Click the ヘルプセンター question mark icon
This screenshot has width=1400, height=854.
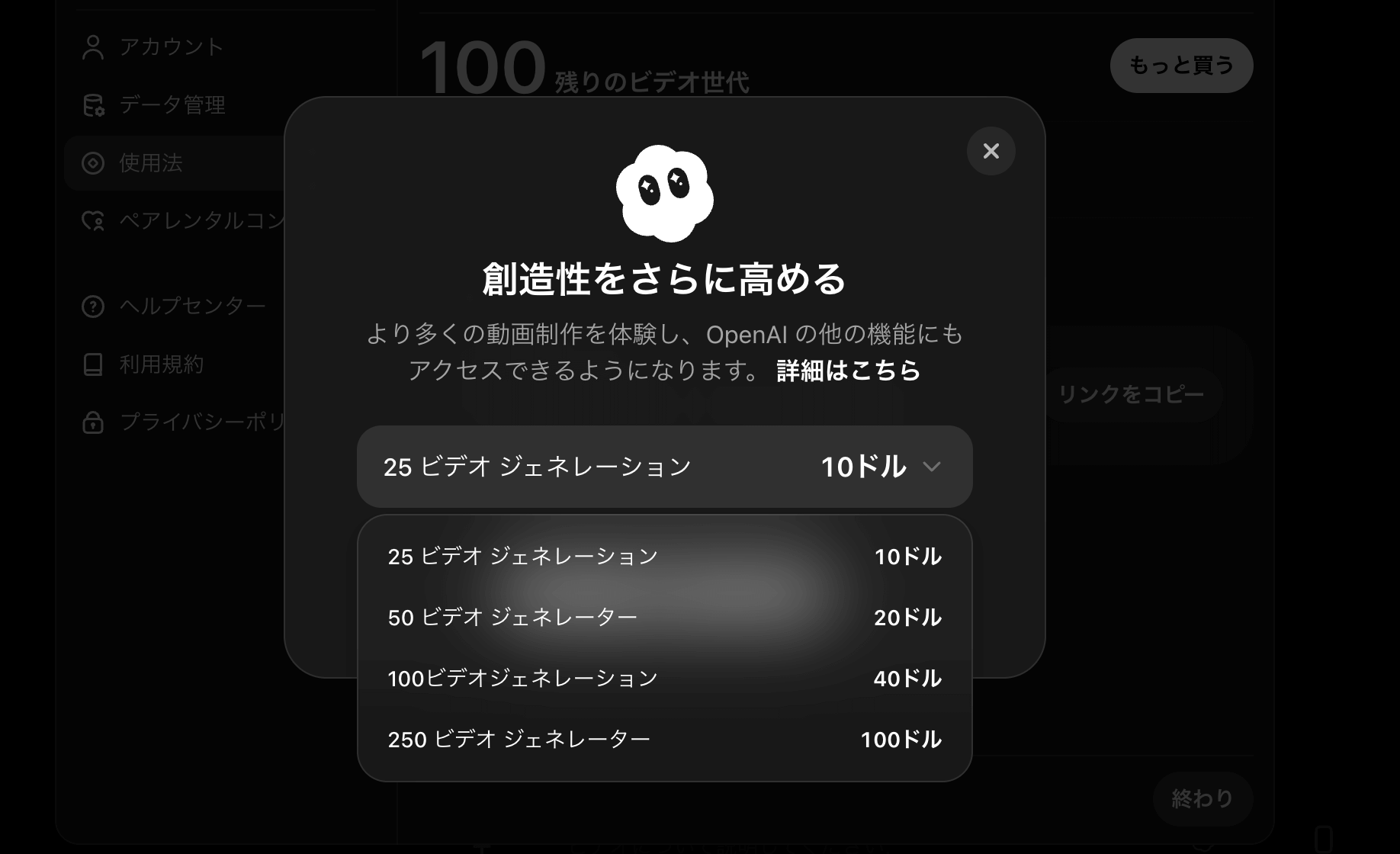92,305
